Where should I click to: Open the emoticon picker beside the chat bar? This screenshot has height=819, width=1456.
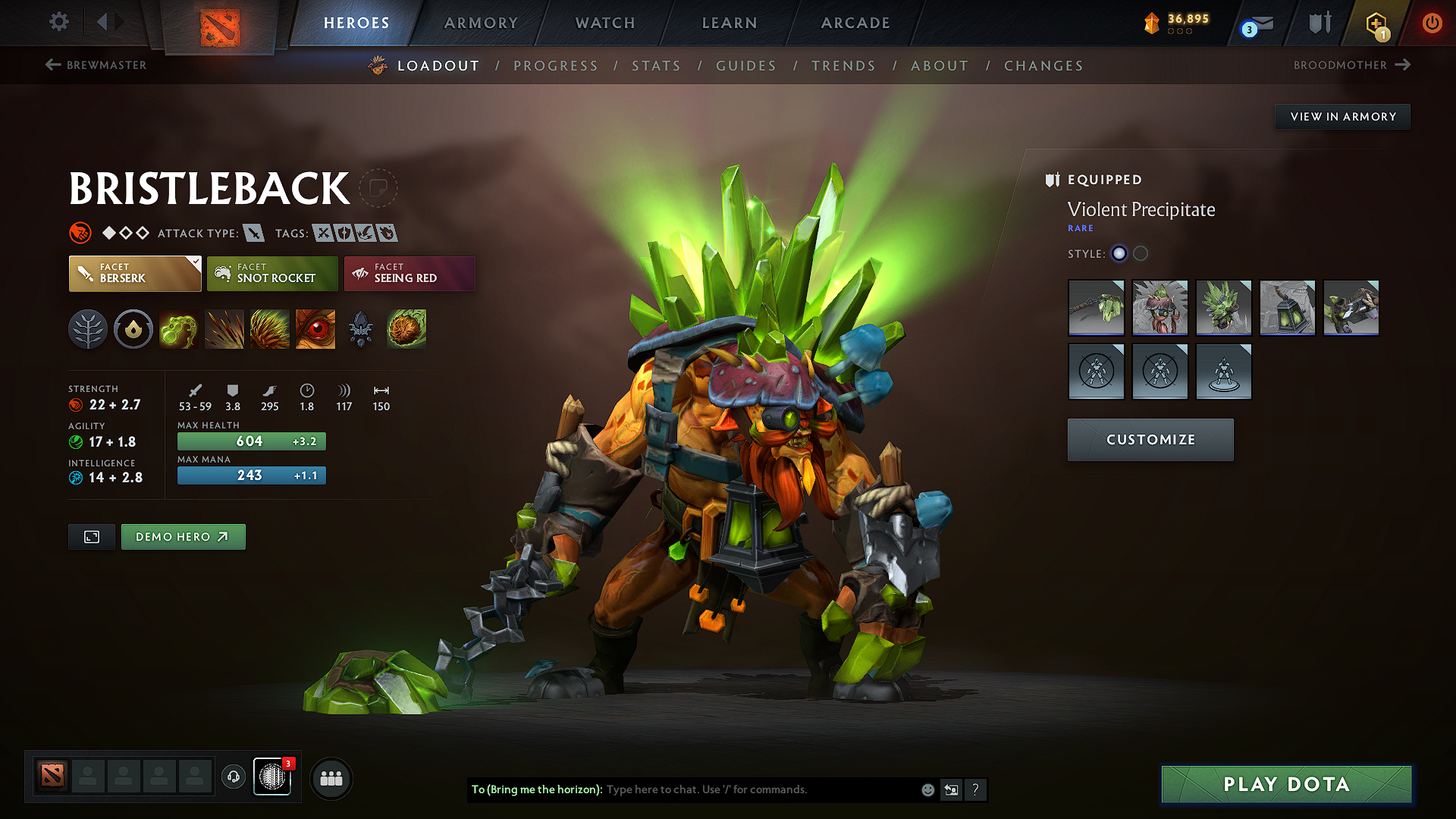[x=927, y=789]
